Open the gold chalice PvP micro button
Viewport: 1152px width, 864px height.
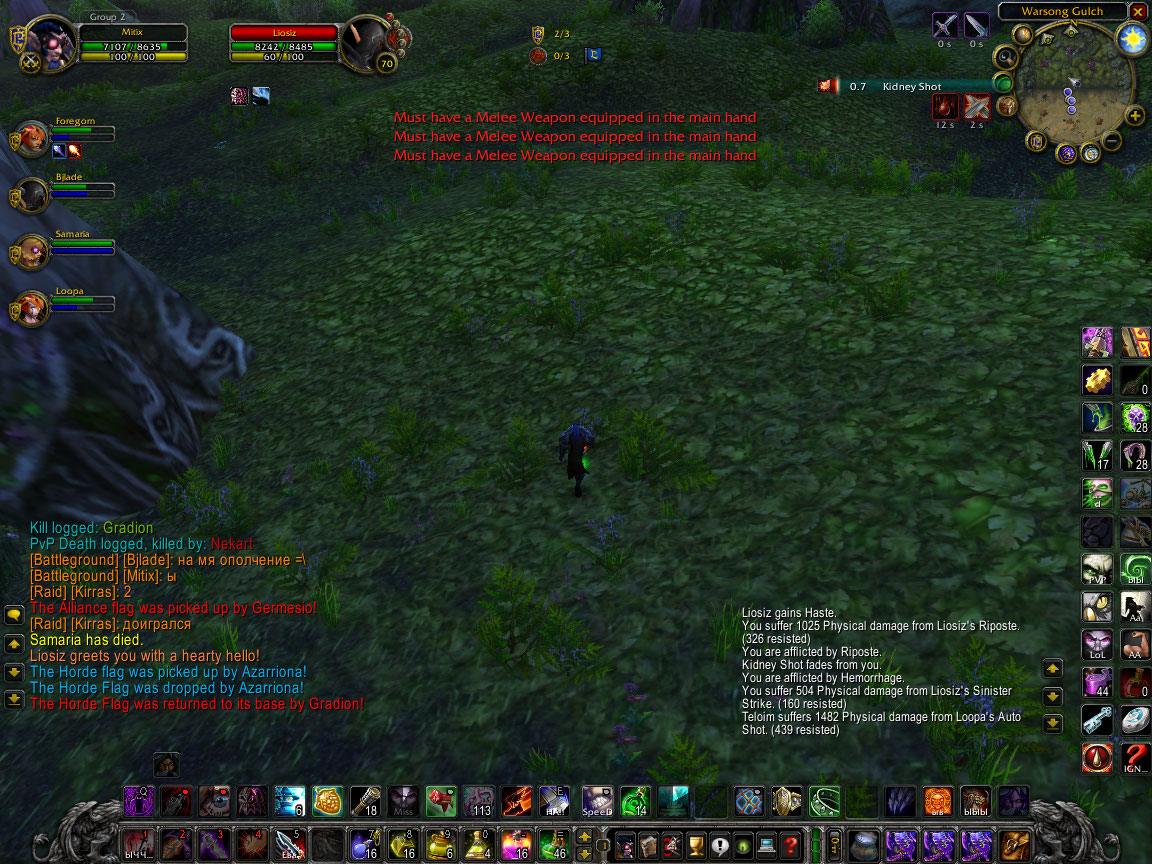[697, 845]
